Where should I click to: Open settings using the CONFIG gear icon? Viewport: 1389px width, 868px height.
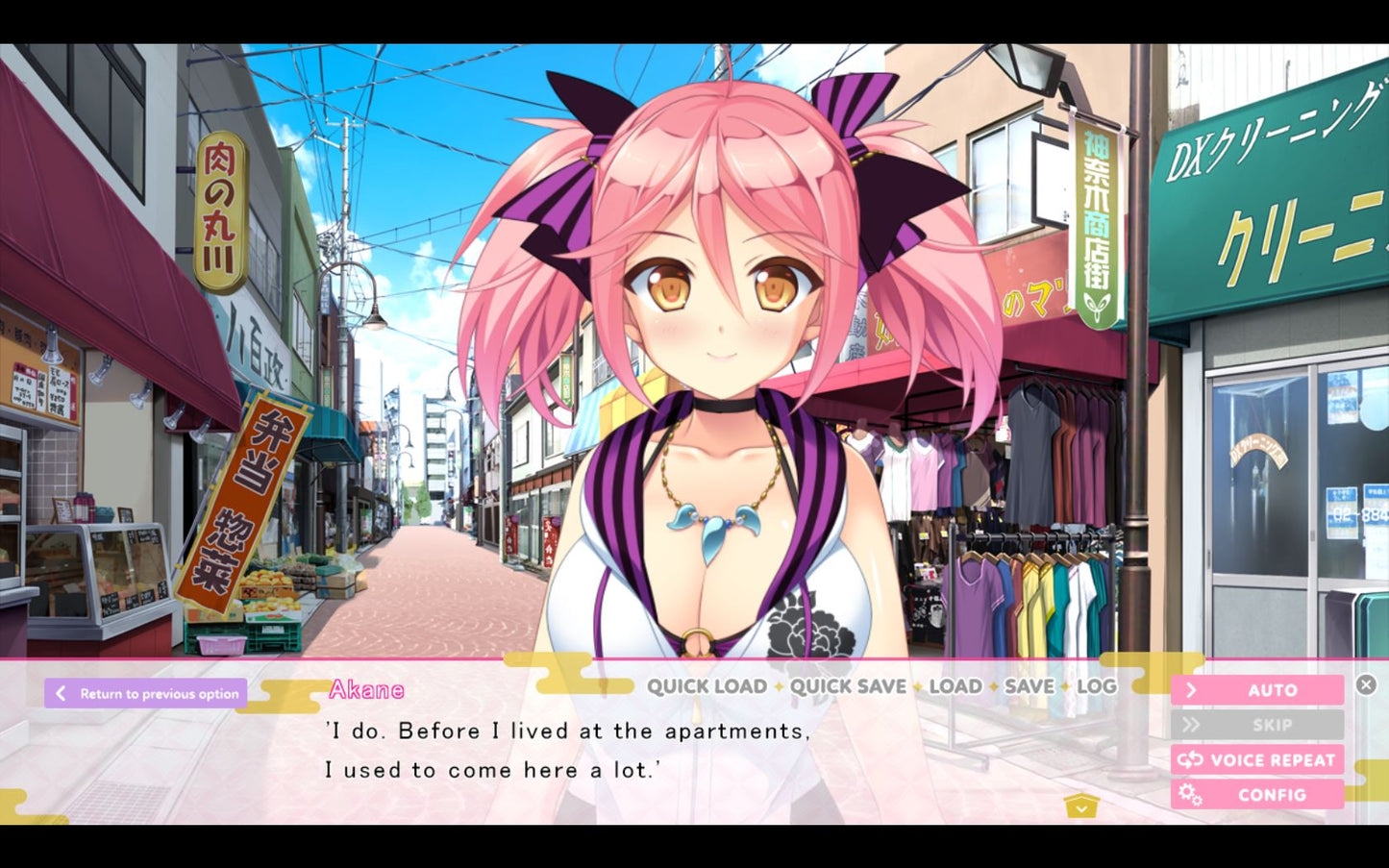pyautogui.click(x=1192, y=795)
